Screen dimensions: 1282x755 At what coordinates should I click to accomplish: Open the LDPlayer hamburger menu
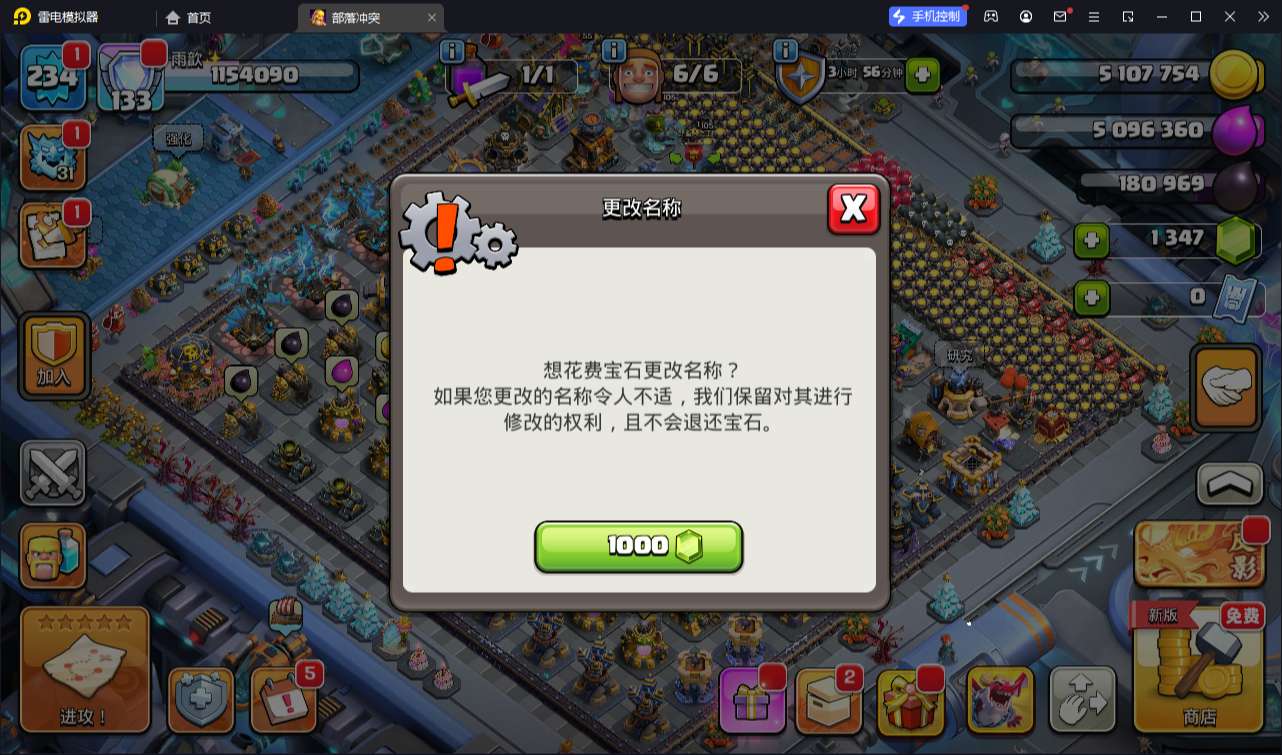point(1094,16)
